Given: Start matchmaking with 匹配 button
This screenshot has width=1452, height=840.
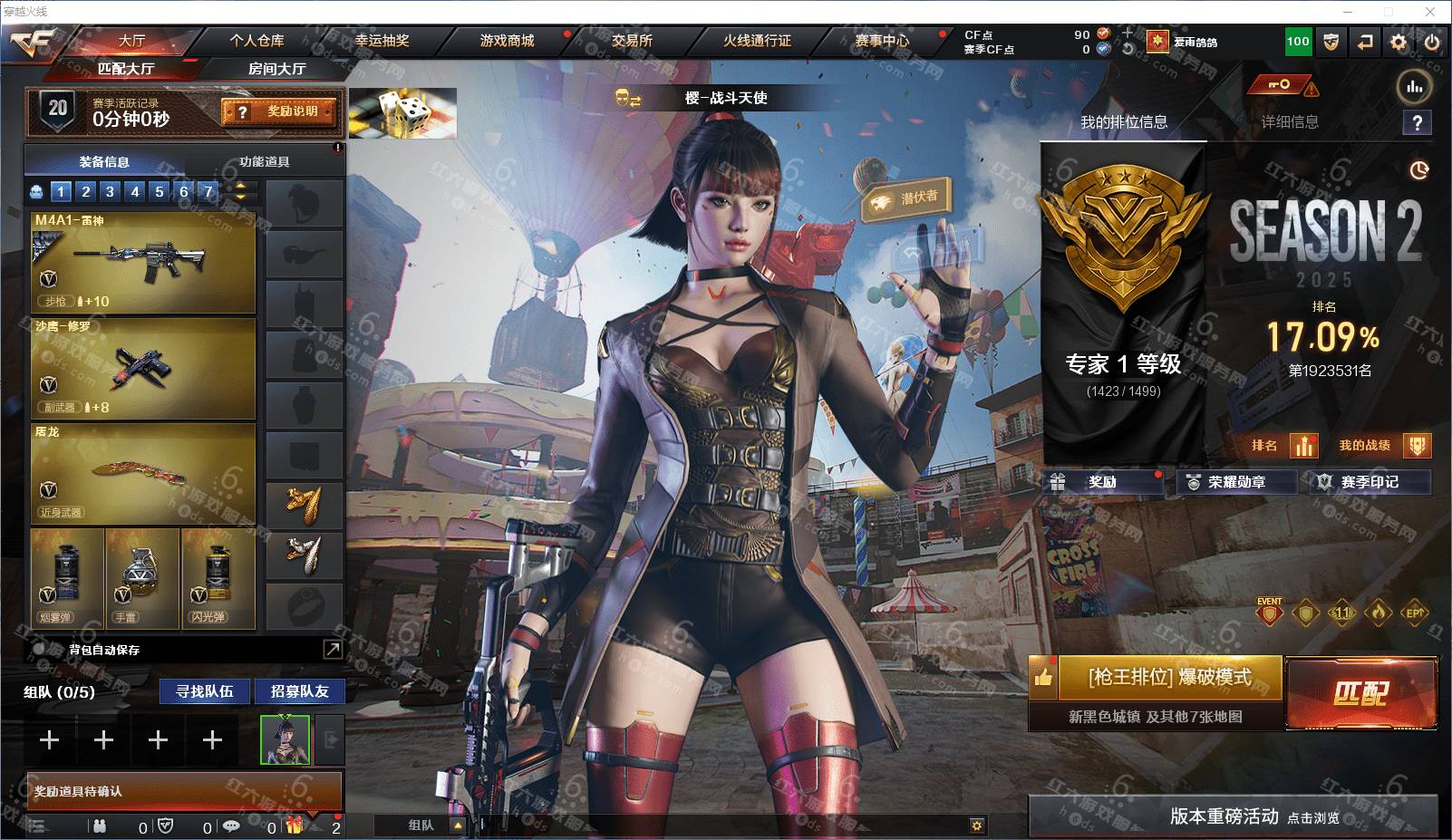Looking at the screenshot, I should [1360, 693].
